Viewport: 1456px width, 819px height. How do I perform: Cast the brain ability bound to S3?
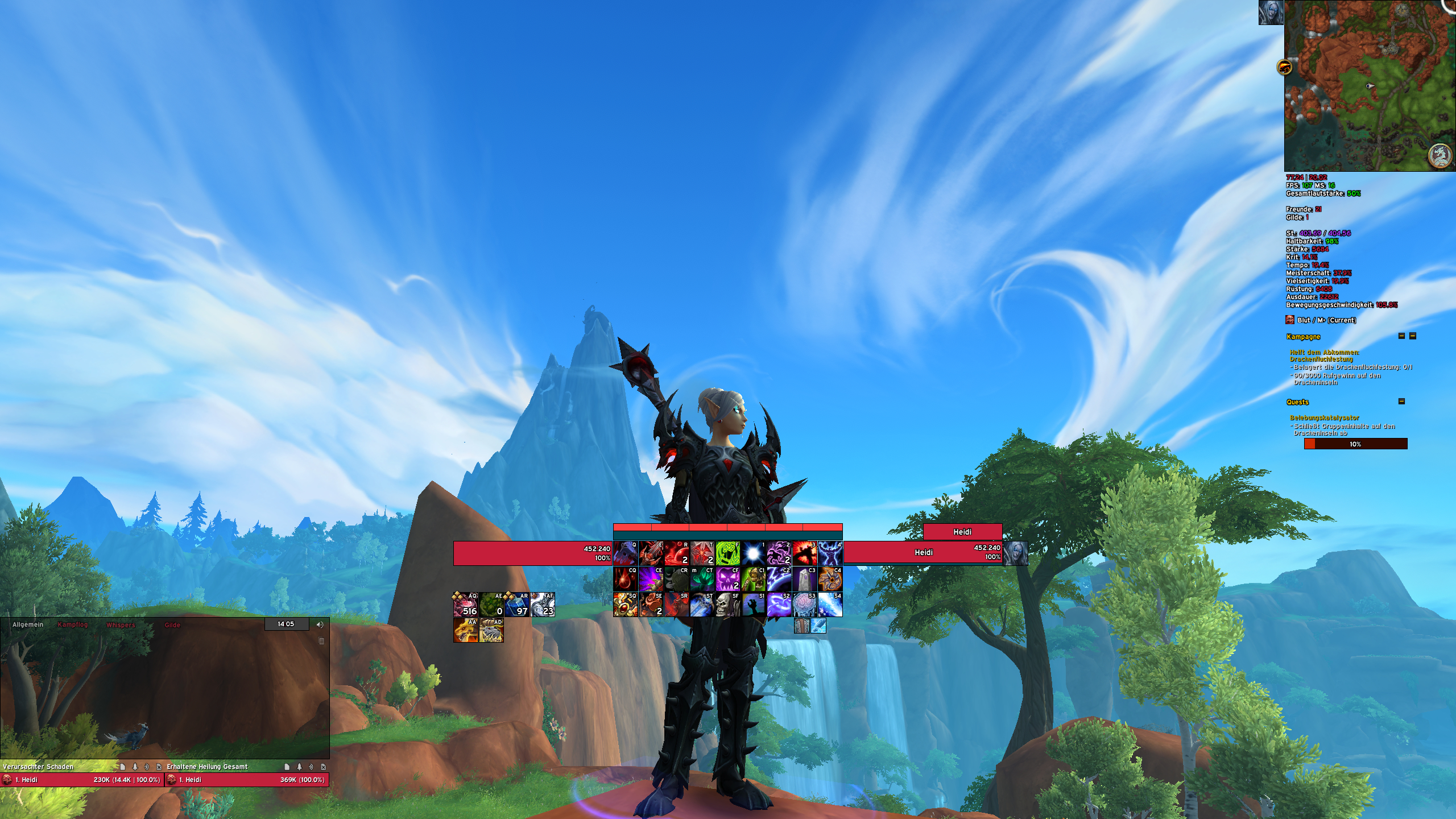point(804,604)
